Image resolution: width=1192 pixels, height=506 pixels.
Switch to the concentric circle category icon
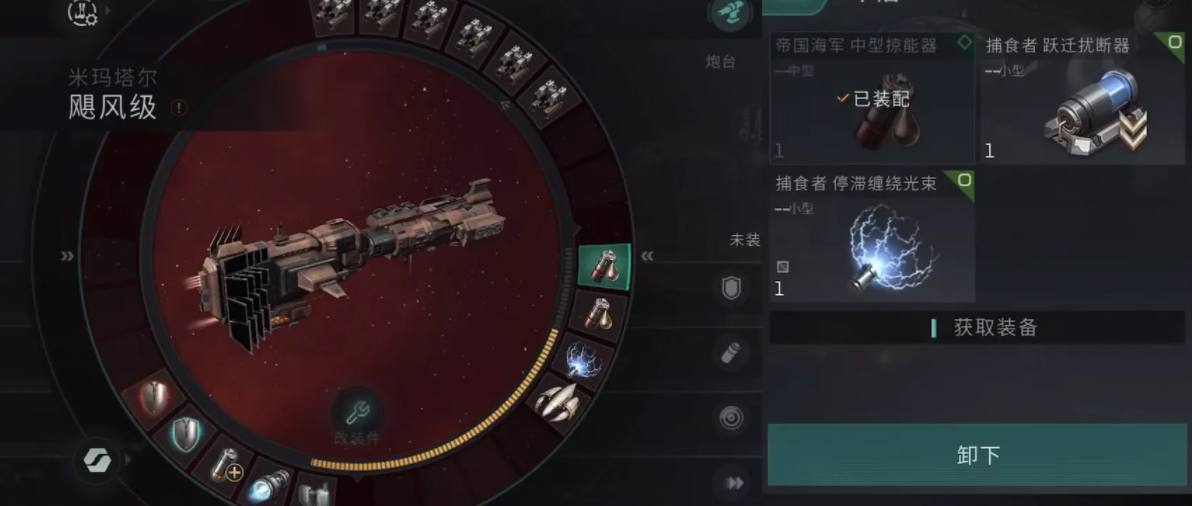[x=733, y=417]
